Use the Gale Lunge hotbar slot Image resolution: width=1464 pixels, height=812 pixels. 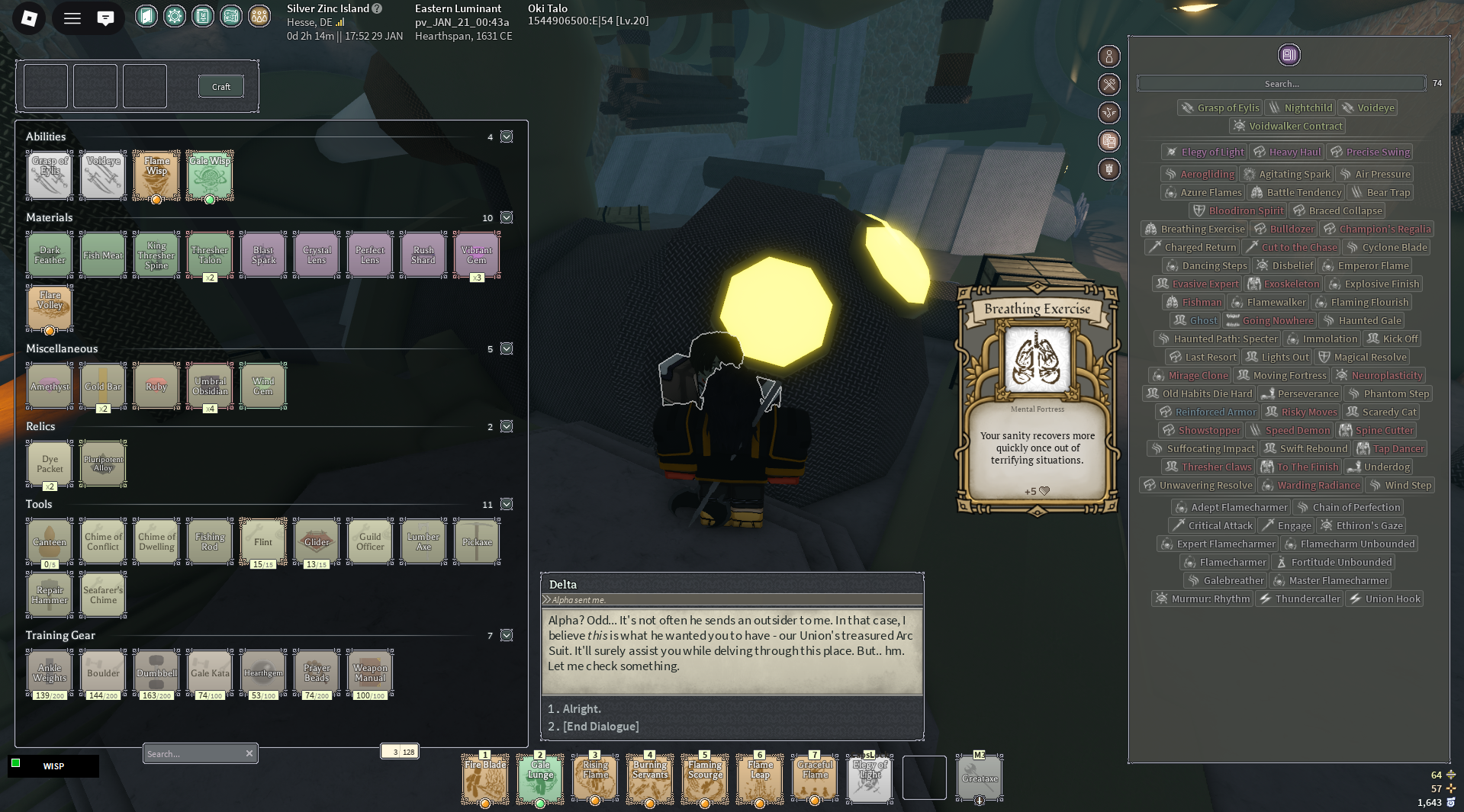tap(540, 778)
